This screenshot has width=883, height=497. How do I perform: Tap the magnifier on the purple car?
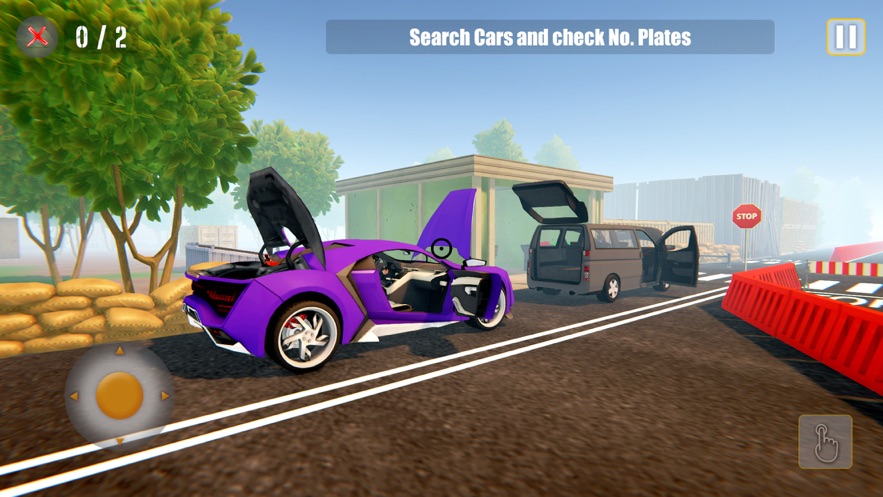441,247
